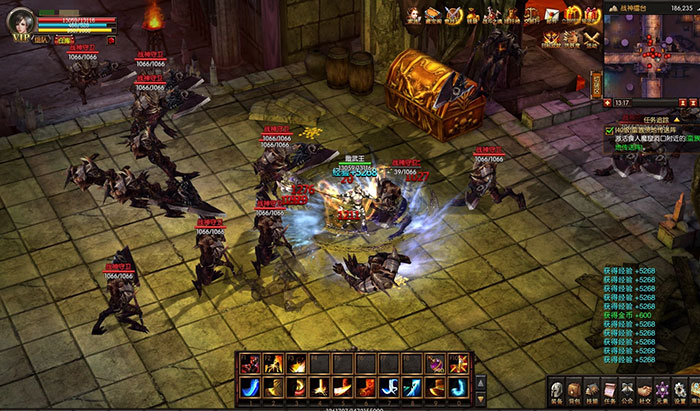Open the 设置 settings gear button

tap(681, 389)
